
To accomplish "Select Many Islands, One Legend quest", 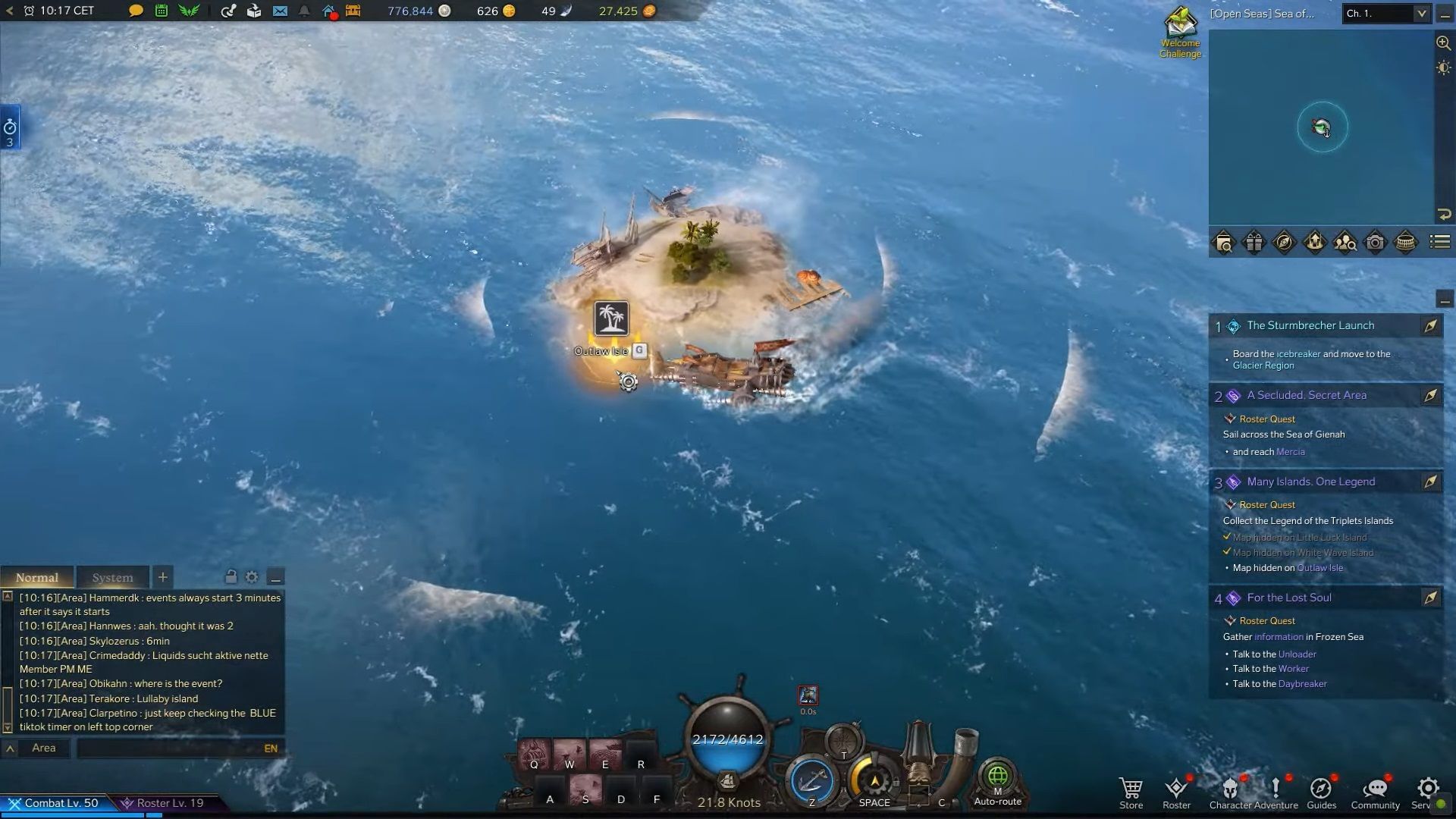I will coord(1310,482).
